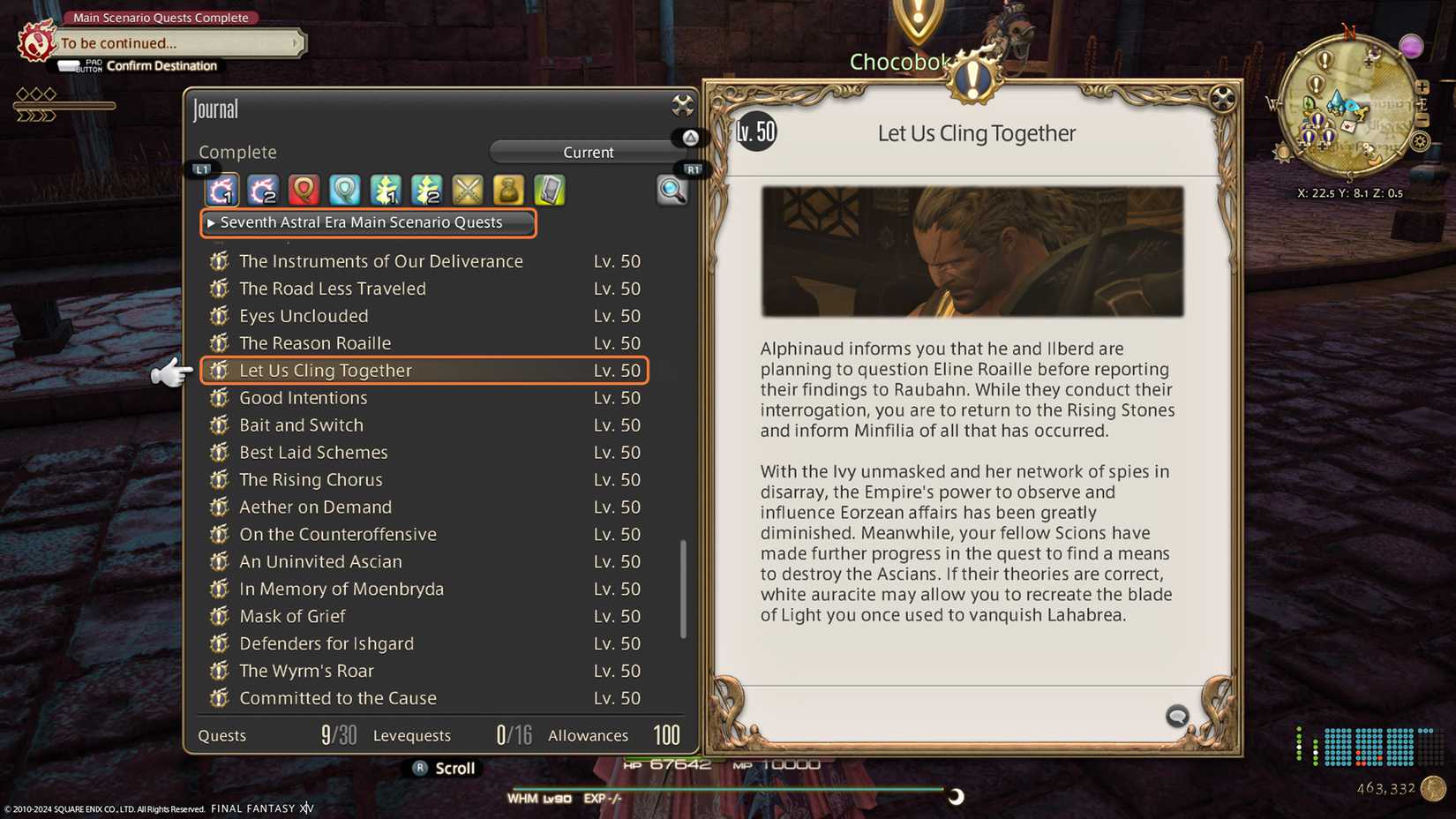The width and height of the screenshot is (1456, 819).
Task: Click the zoom-in button on the minimap
Action: (x=1423, y=88)
